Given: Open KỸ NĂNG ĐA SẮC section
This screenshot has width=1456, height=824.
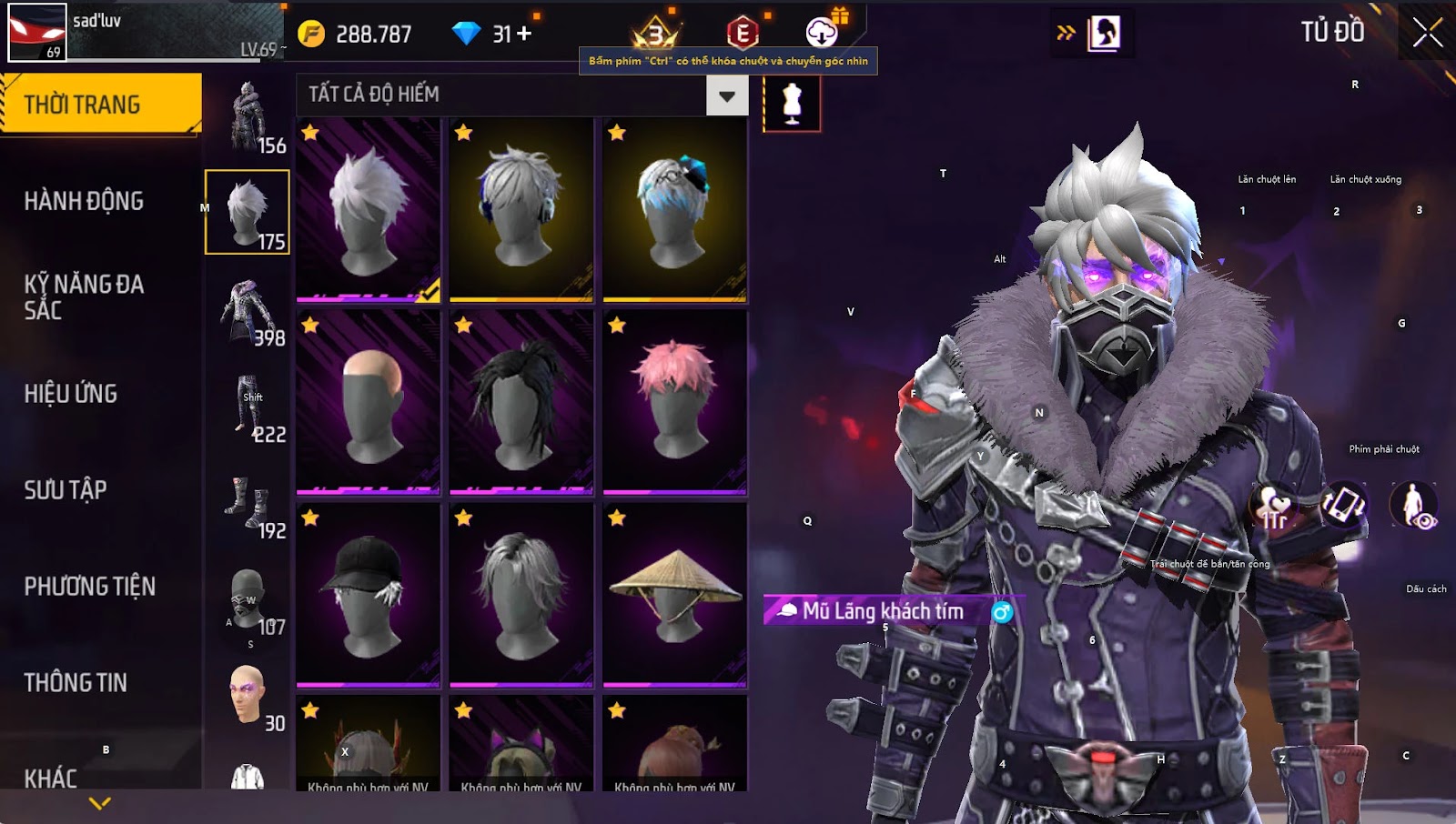Looking at the screenshot, I should click(x=84, y=296).
